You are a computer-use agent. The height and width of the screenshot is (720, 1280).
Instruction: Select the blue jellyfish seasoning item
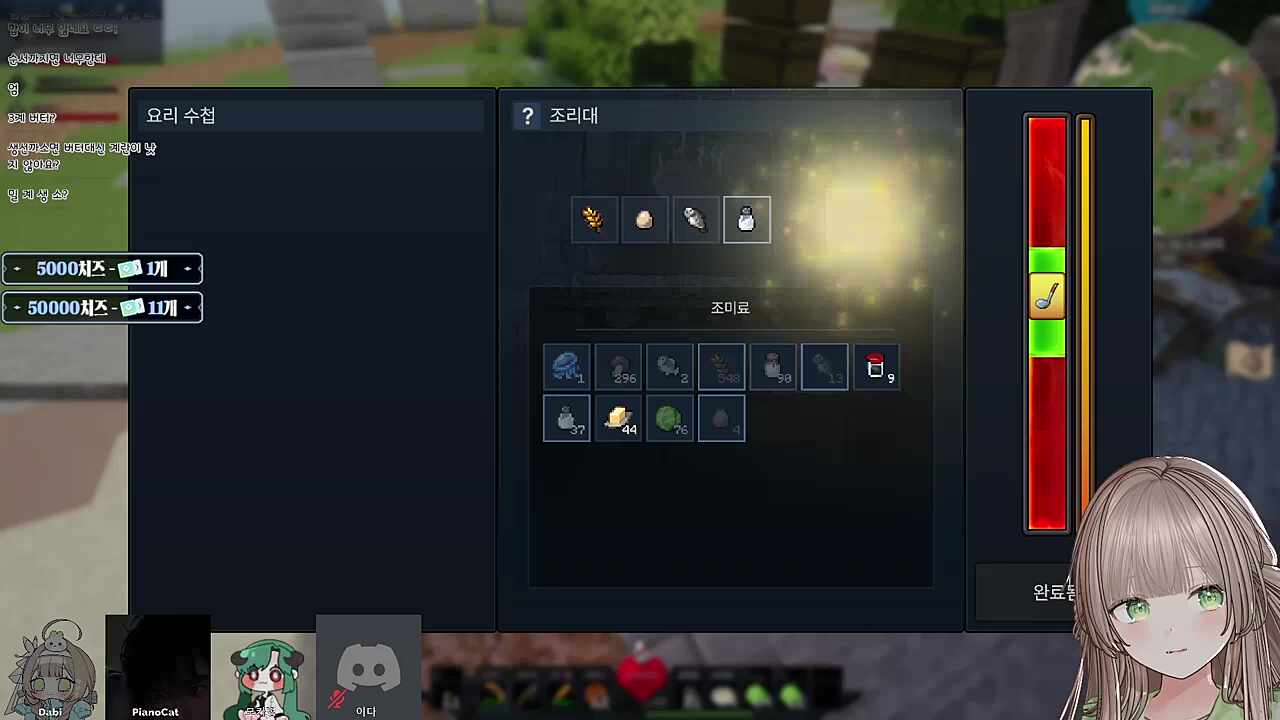pos(567,366)
